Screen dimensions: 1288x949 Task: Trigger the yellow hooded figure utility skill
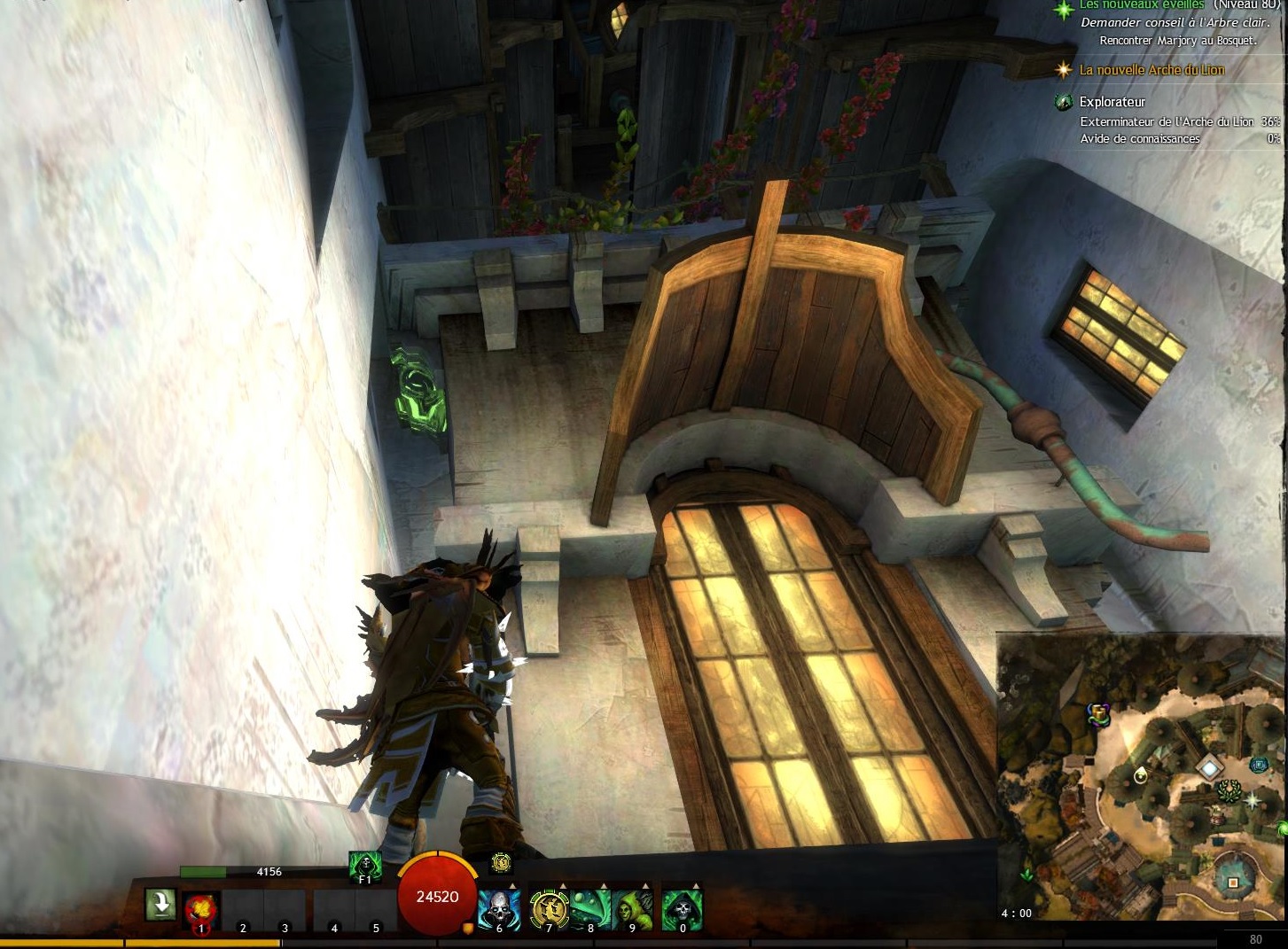[632, 908]
